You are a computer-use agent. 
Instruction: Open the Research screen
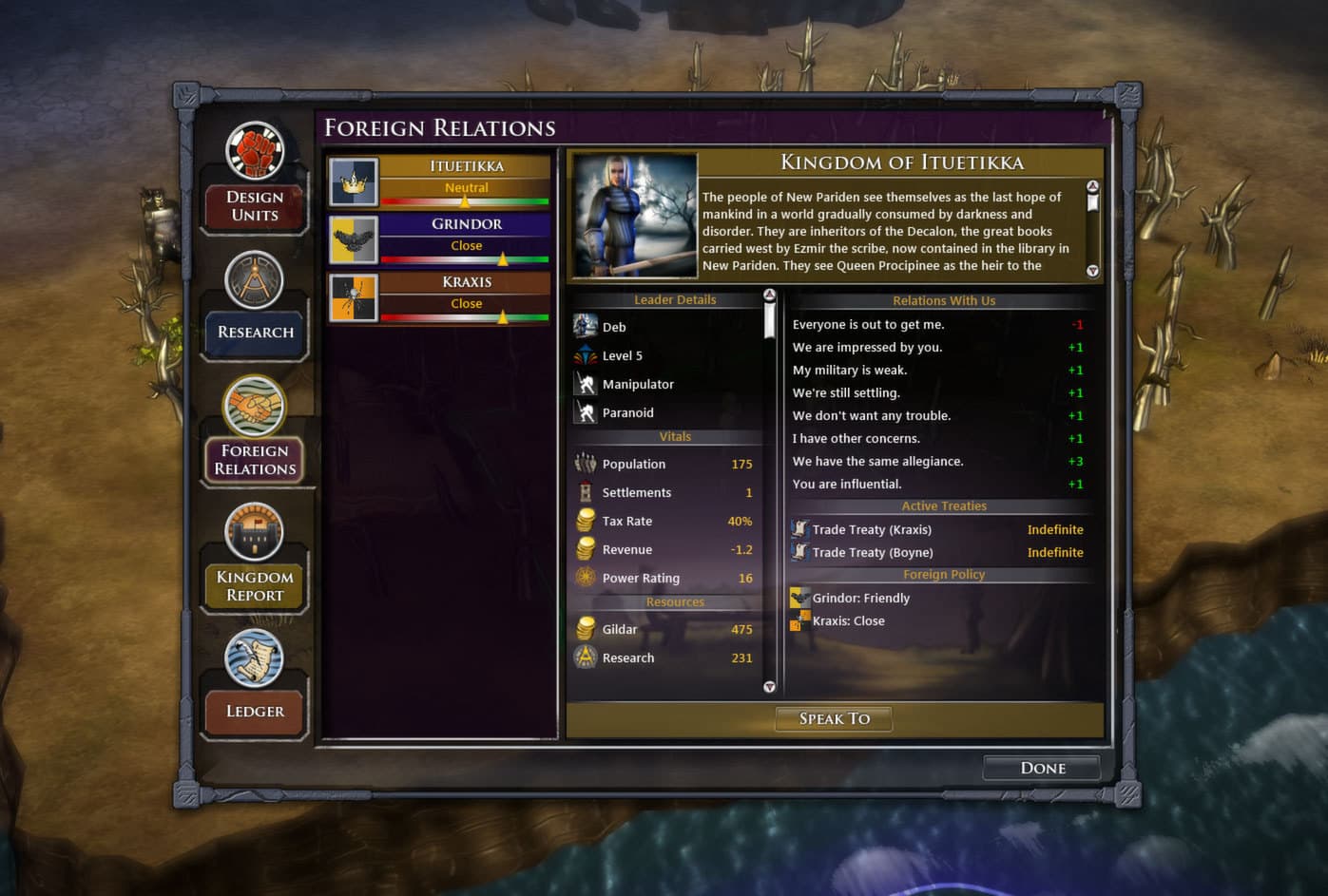coord(255,332)
